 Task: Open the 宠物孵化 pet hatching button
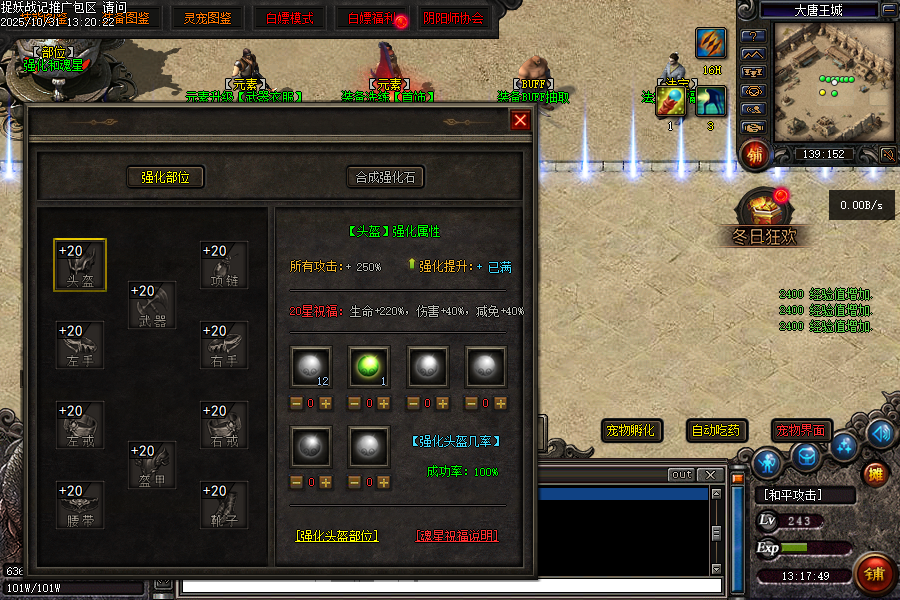pyautogui.click(x=631, y=431)
